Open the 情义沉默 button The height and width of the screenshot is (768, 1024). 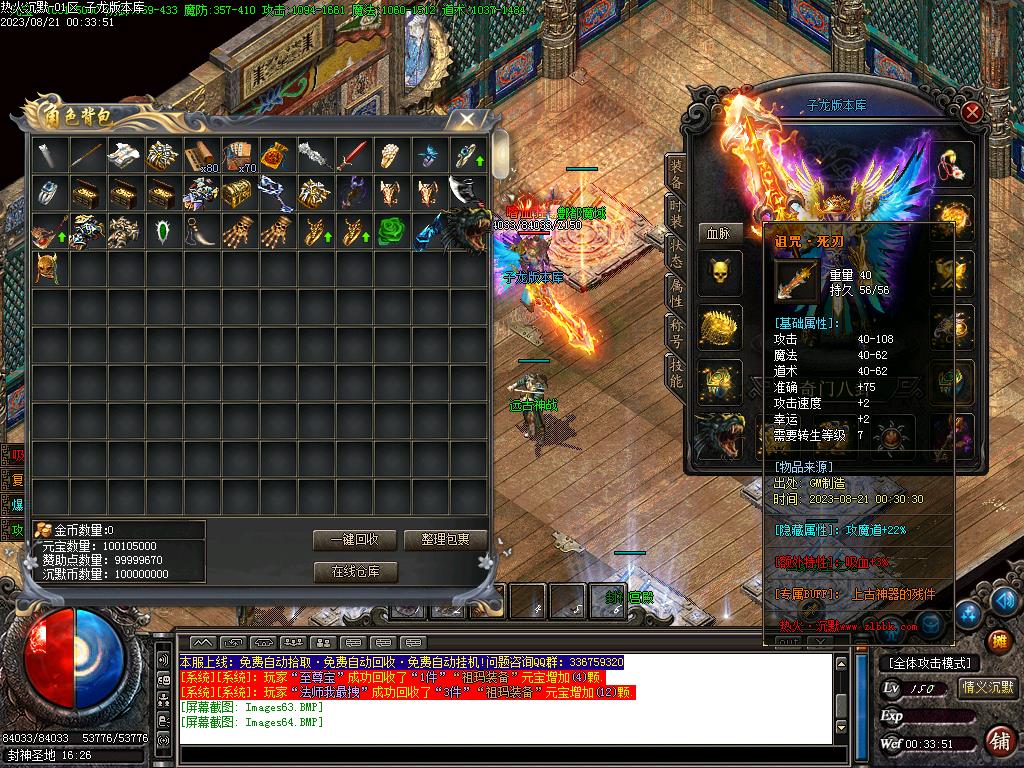tap(987, 687)
